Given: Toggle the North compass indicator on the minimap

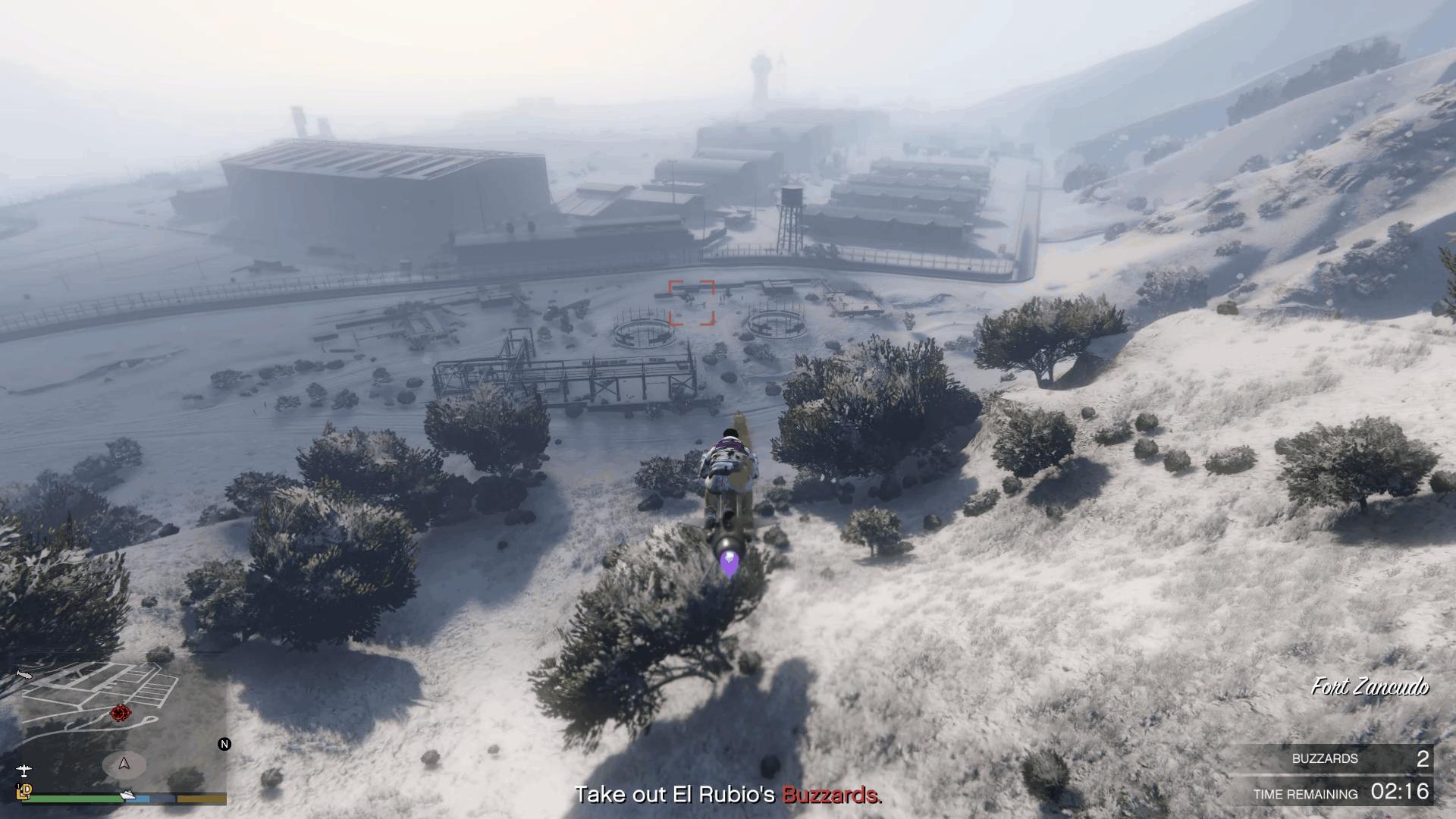Looking at the screenshot, I should [224, 744].
